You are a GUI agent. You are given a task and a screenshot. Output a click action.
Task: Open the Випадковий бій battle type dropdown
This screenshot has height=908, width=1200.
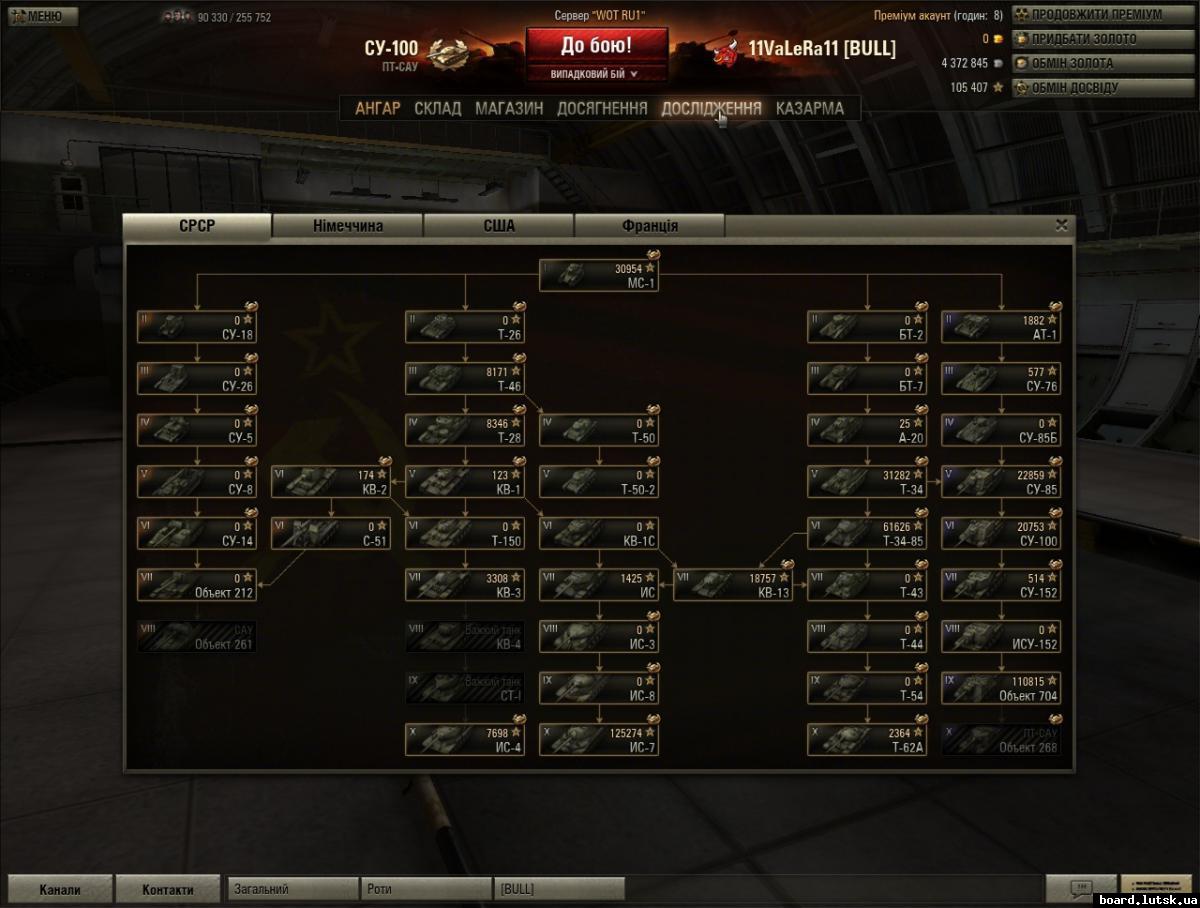[596, 74]
